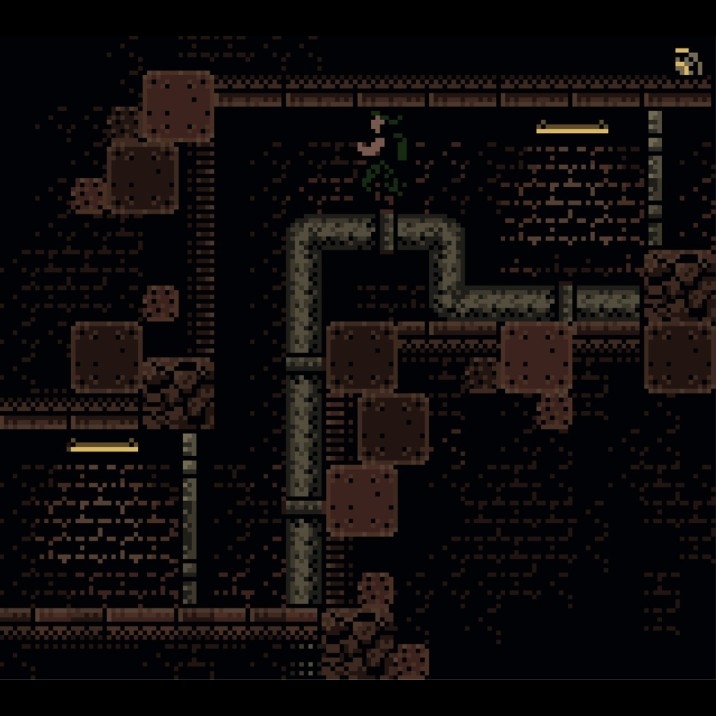Screen dimensions: 716x716
Task: Click the small yellow icon in the corner
Action: point(686,63)
